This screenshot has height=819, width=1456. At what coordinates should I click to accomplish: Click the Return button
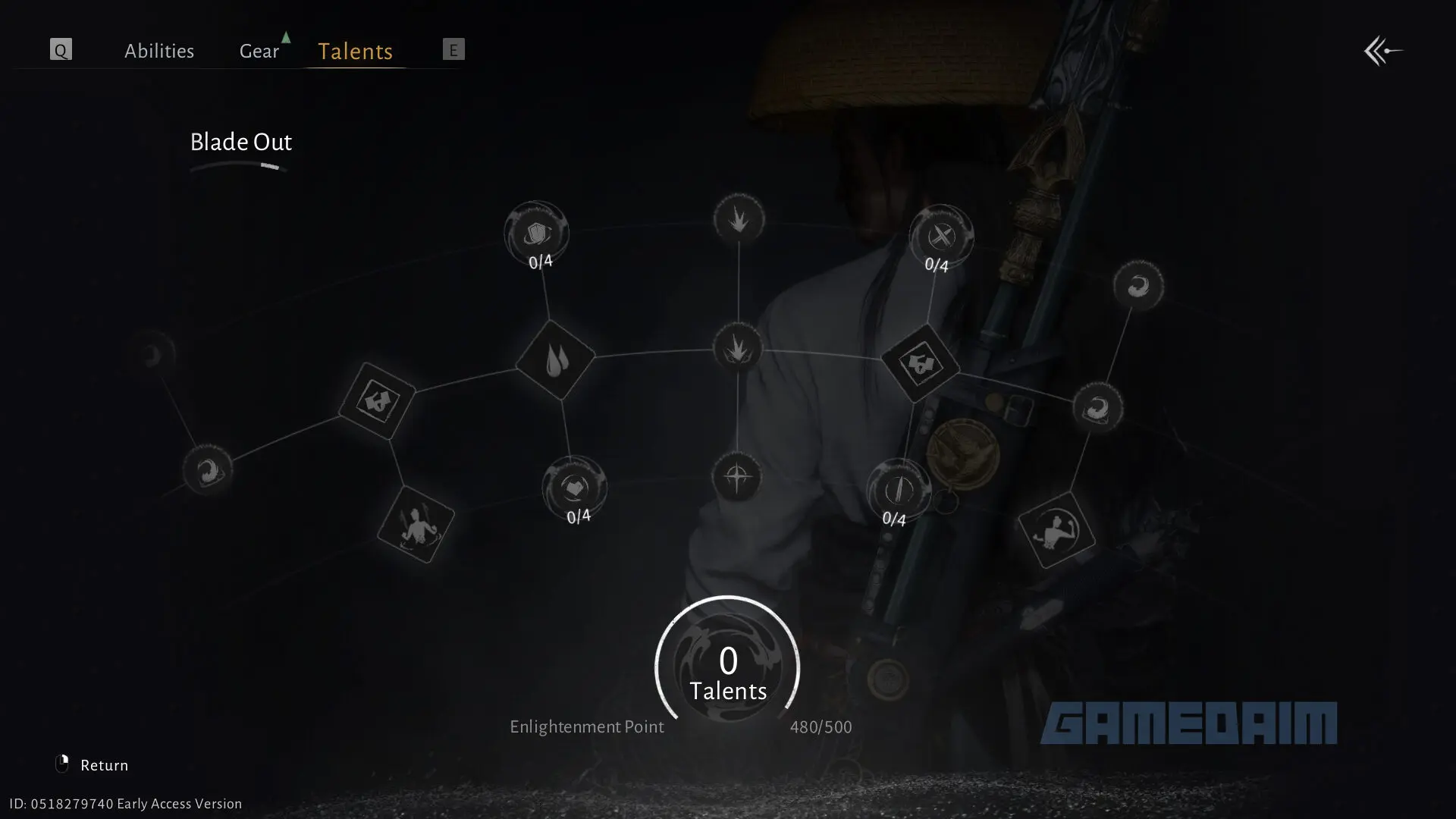[105, 764]
